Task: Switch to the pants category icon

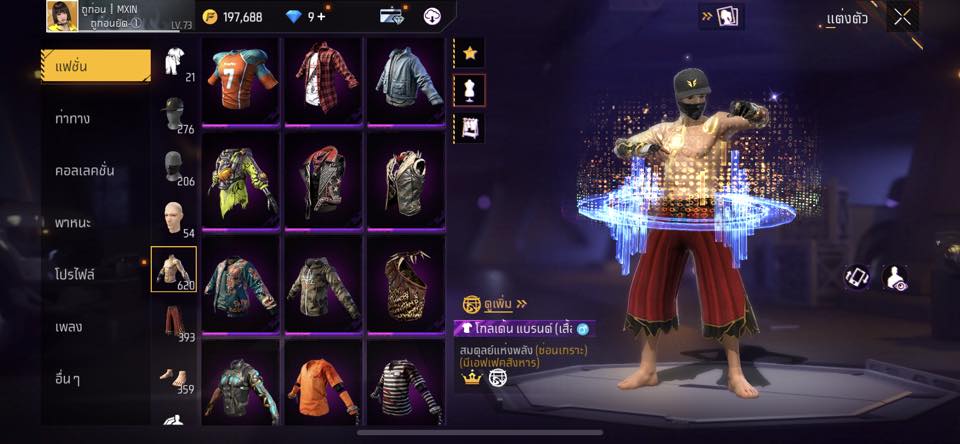Action: pos(174,320)
